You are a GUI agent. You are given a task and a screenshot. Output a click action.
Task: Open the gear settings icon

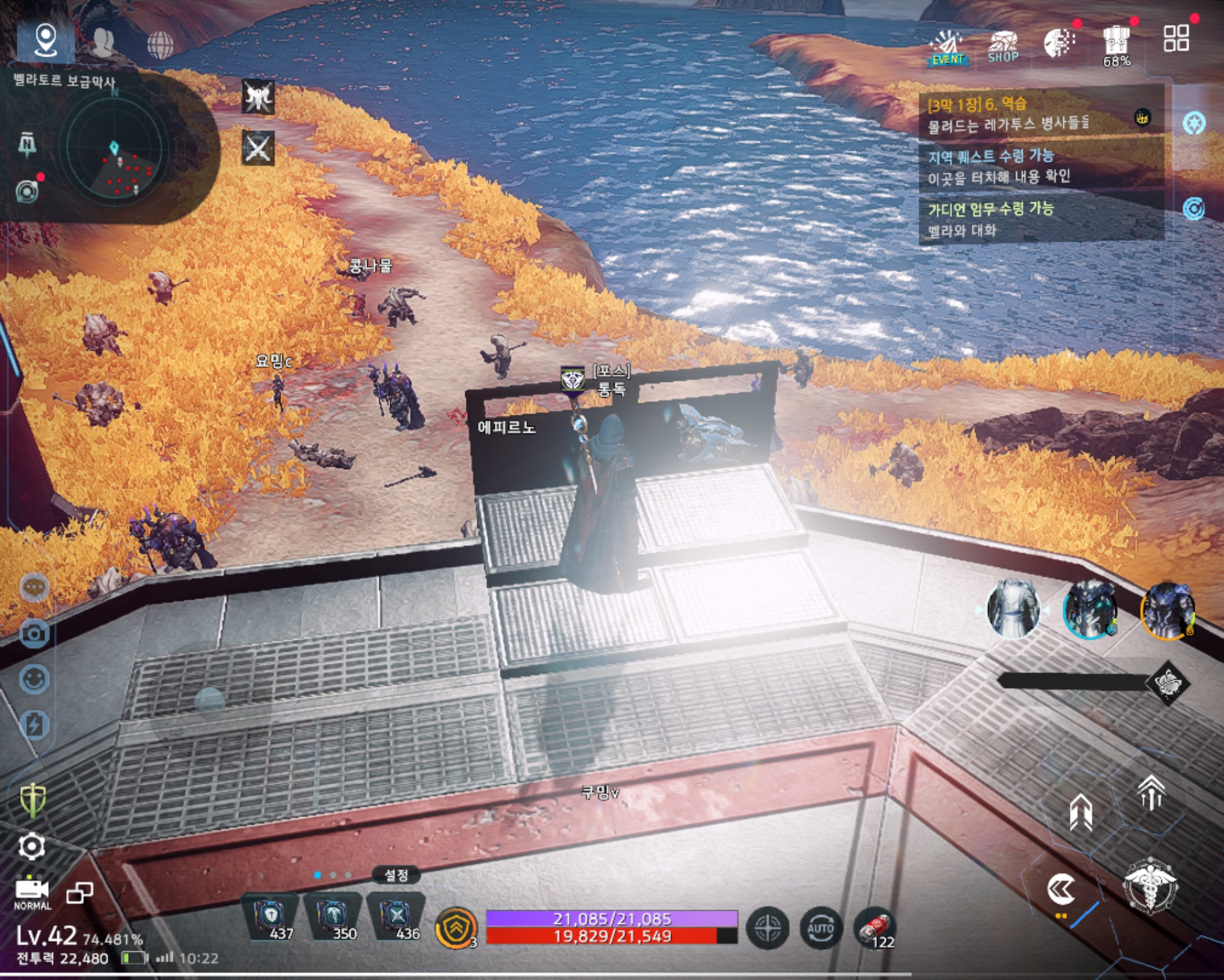32,846
